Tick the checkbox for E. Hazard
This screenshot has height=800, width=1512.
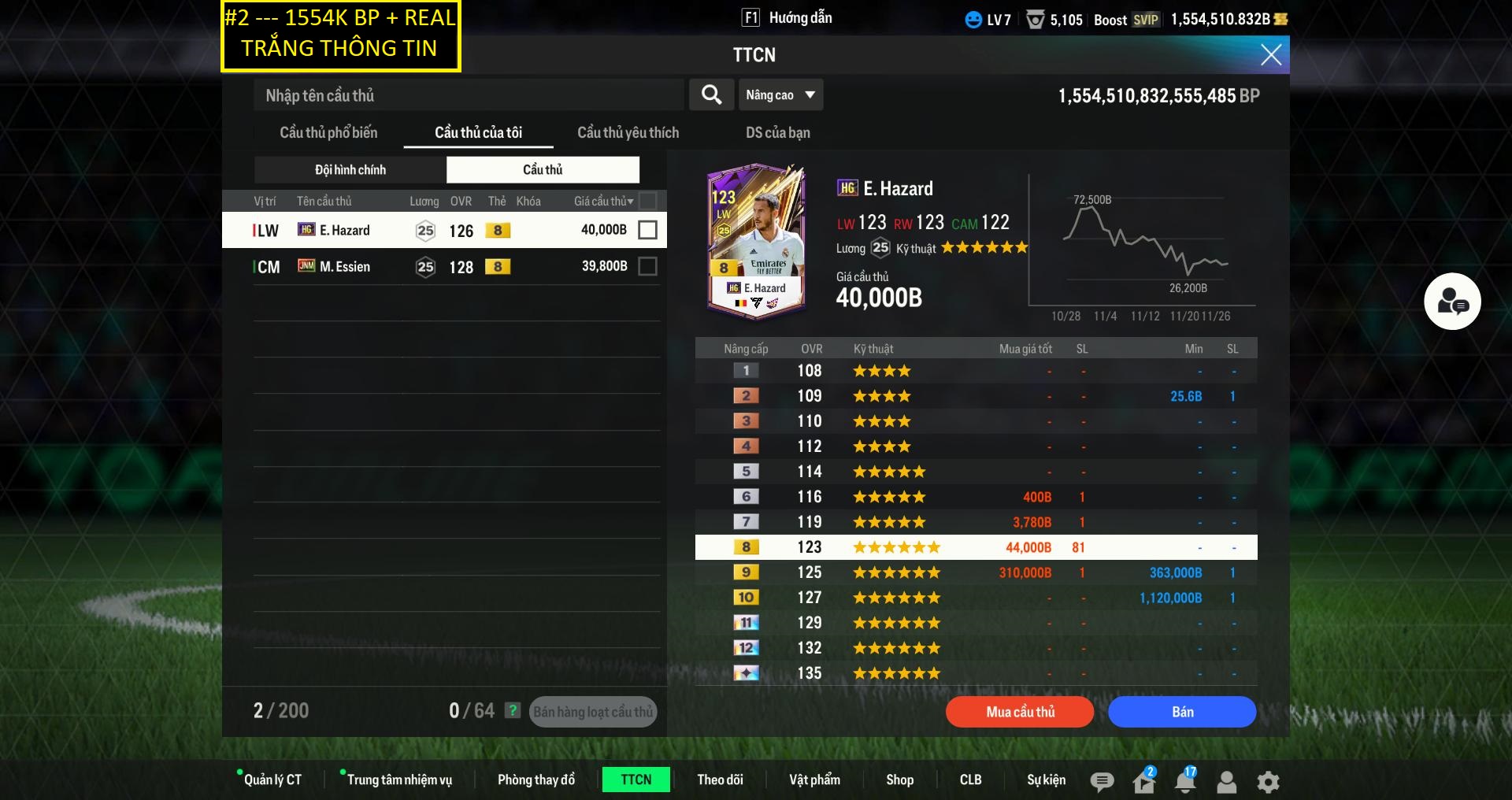647,230
